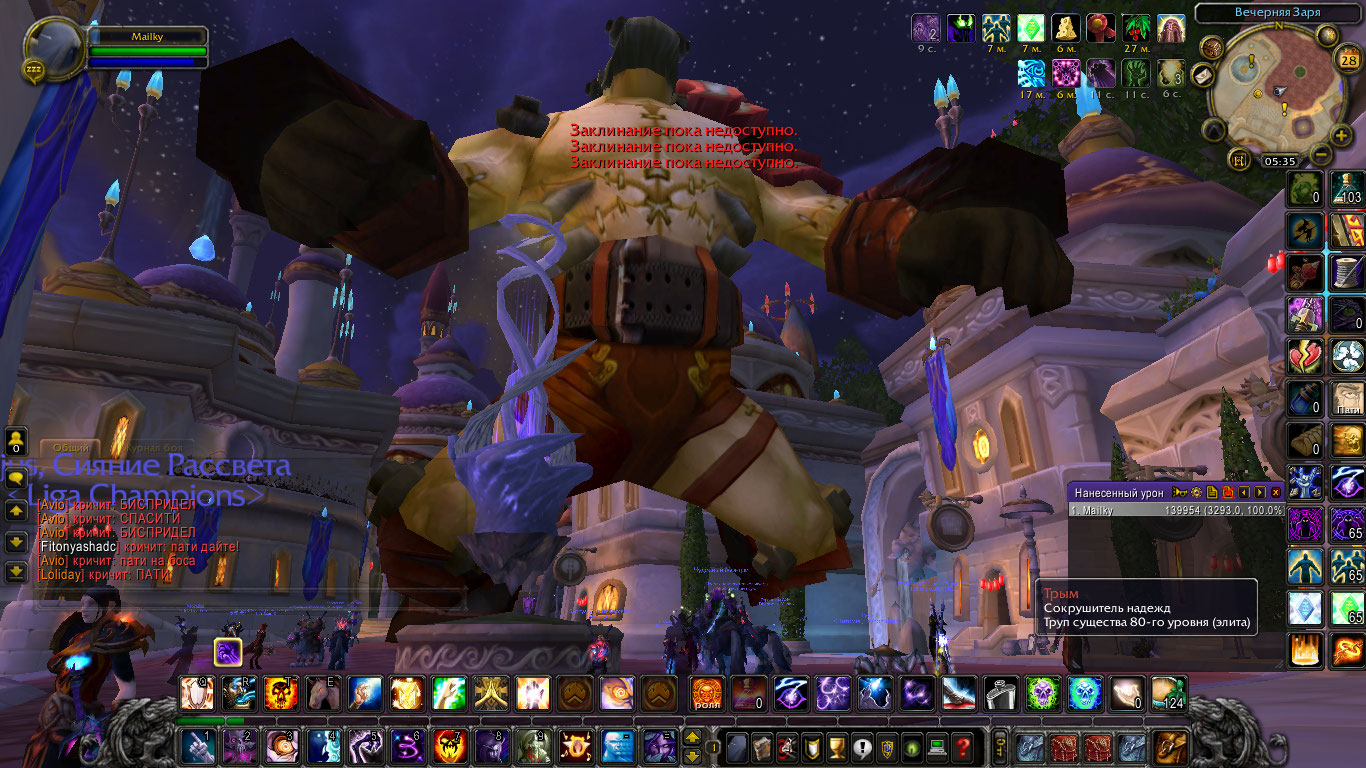
Task: Close the damage meter window
Action: (1275, 492)
